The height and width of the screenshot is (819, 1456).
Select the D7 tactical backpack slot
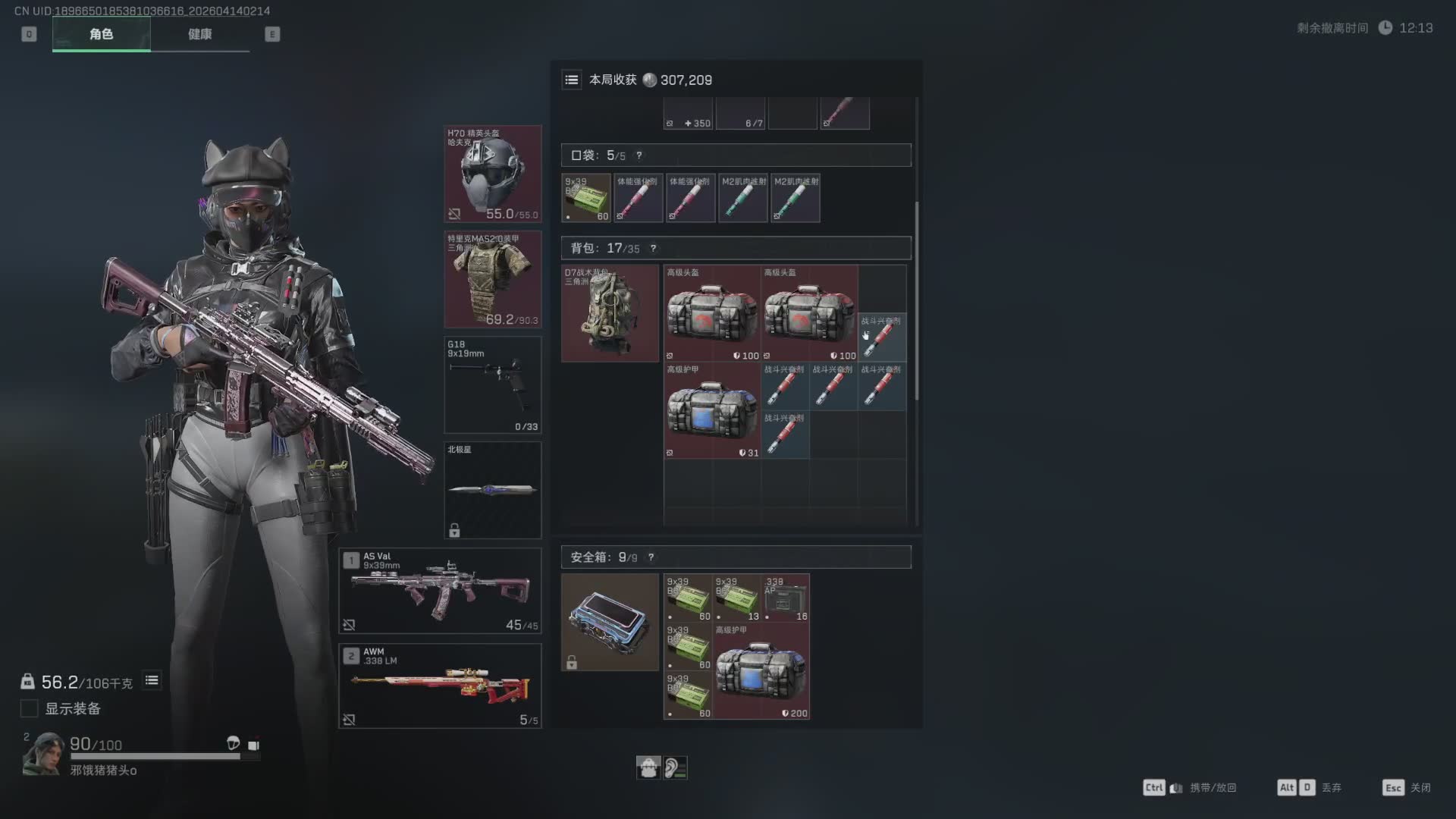pyautogui.click(x=610, y=313)
